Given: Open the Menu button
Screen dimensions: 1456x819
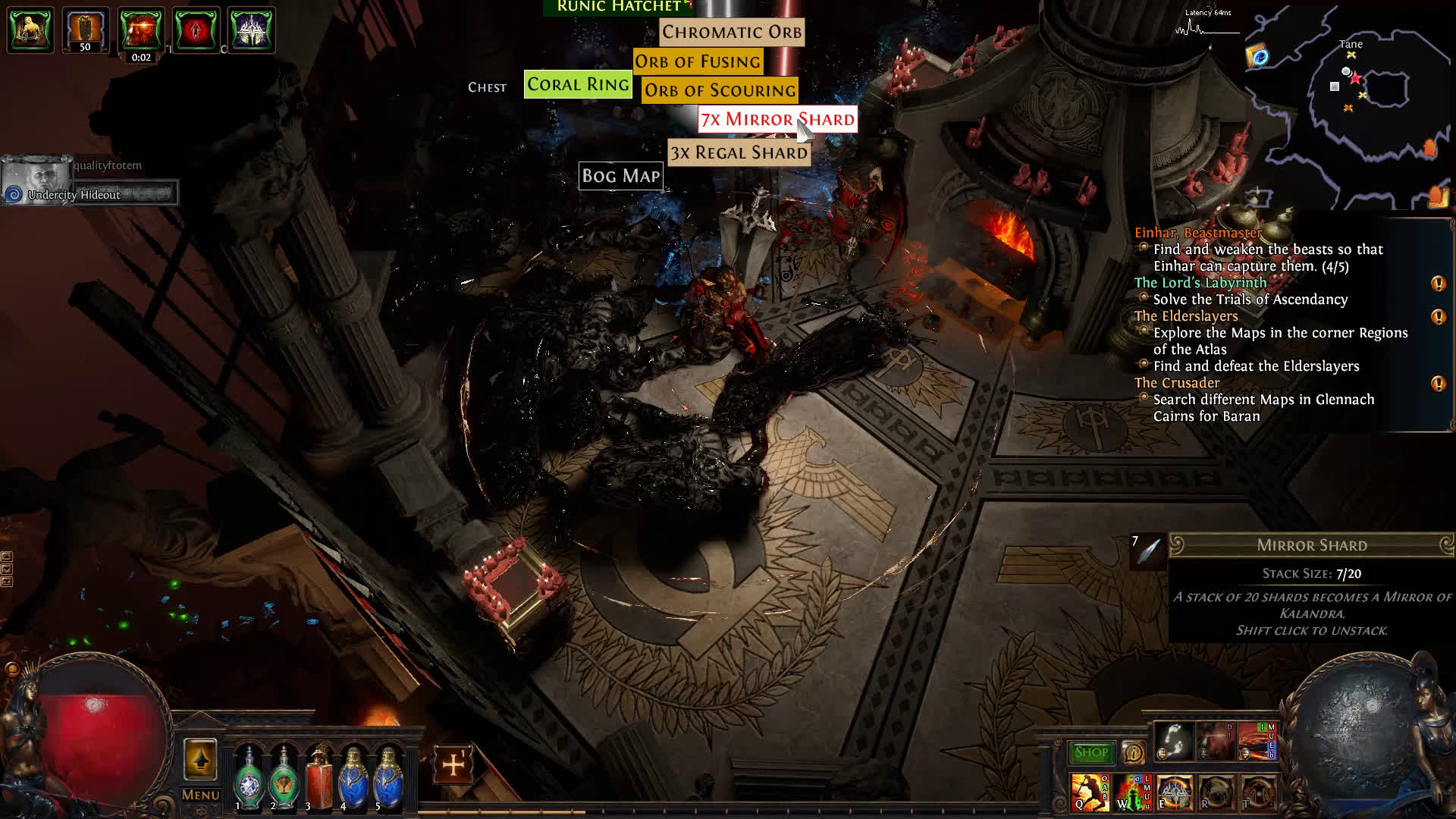Looking at the screenshot, I should (x=200, y=795).
